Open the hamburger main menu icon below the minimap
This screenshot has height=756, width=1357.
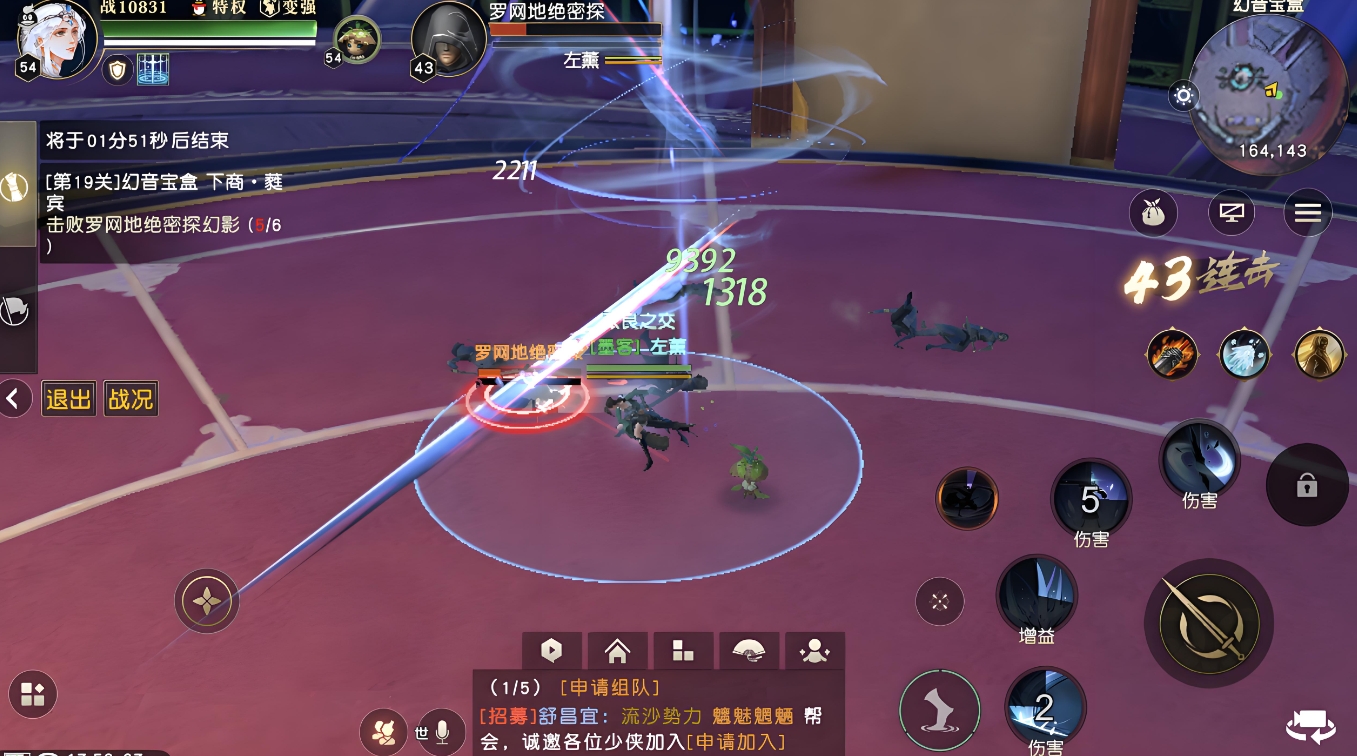pos(1307,212)
